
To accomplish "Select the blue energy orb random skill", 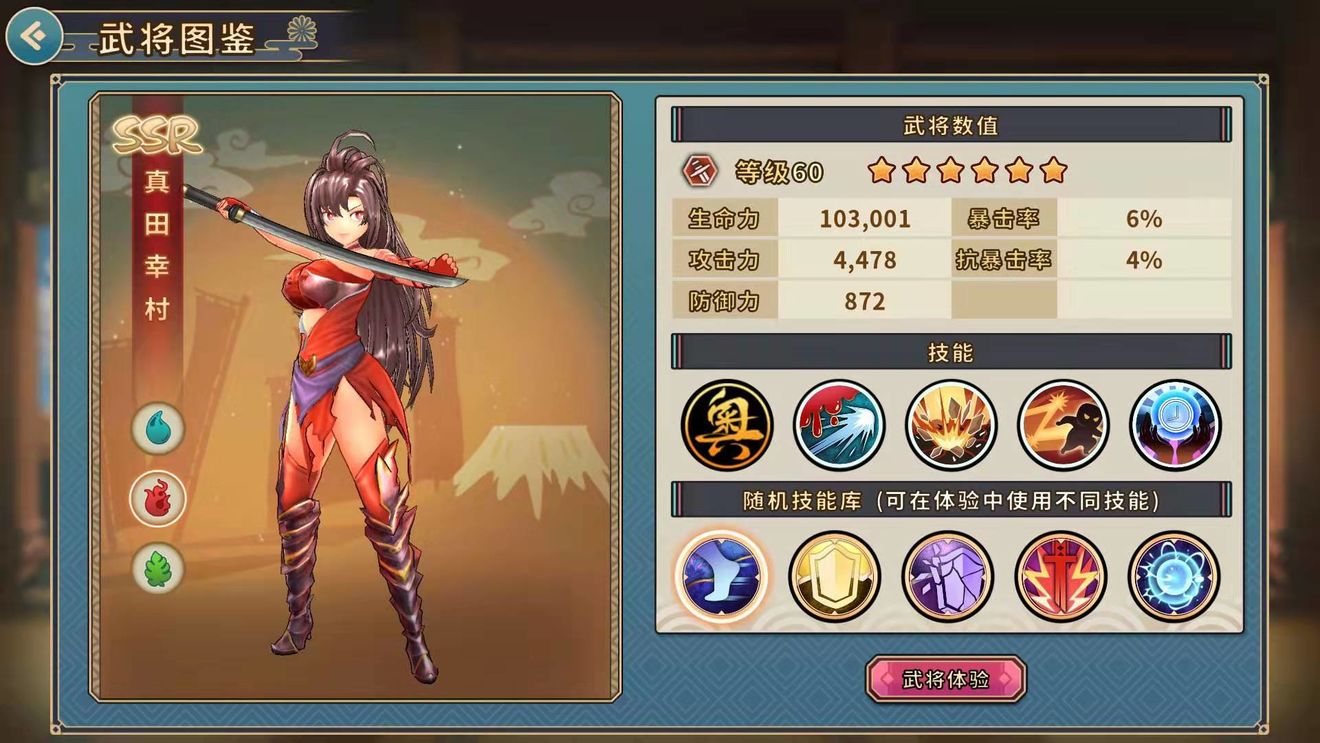I will pyautogui.click(x=1173, y=576).
